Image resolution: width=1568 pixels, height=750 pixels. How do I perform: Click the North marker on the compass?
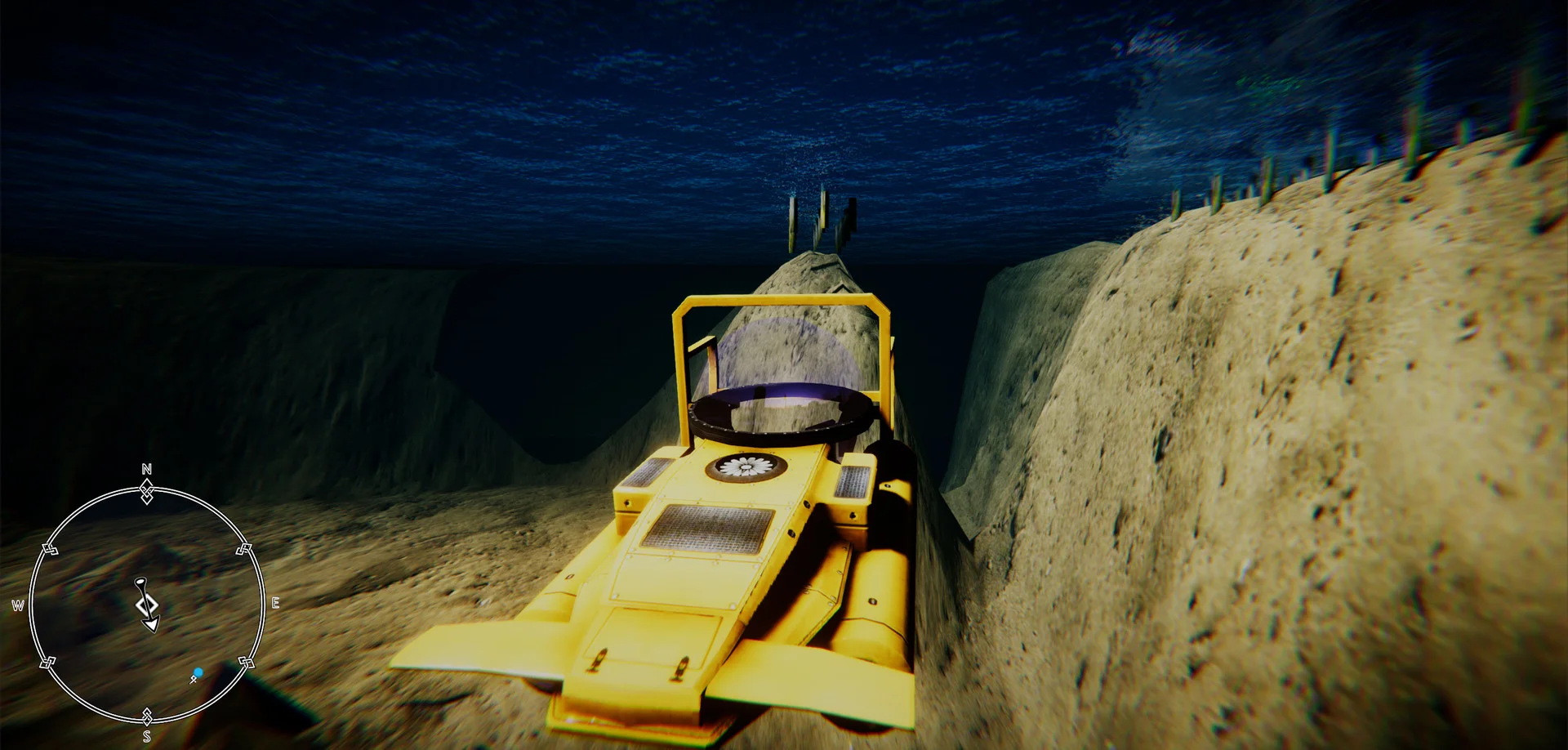coord(146,470)
